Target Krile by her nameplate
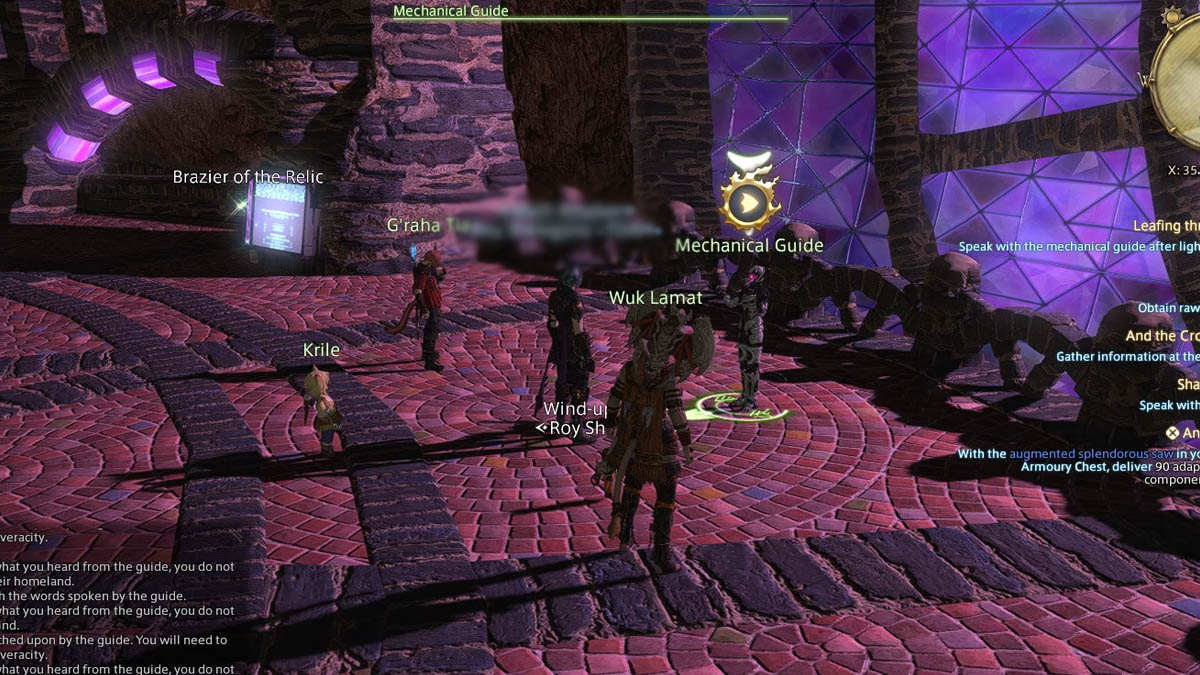This screenshot has height=675, width=1200. tap(321, 350)
